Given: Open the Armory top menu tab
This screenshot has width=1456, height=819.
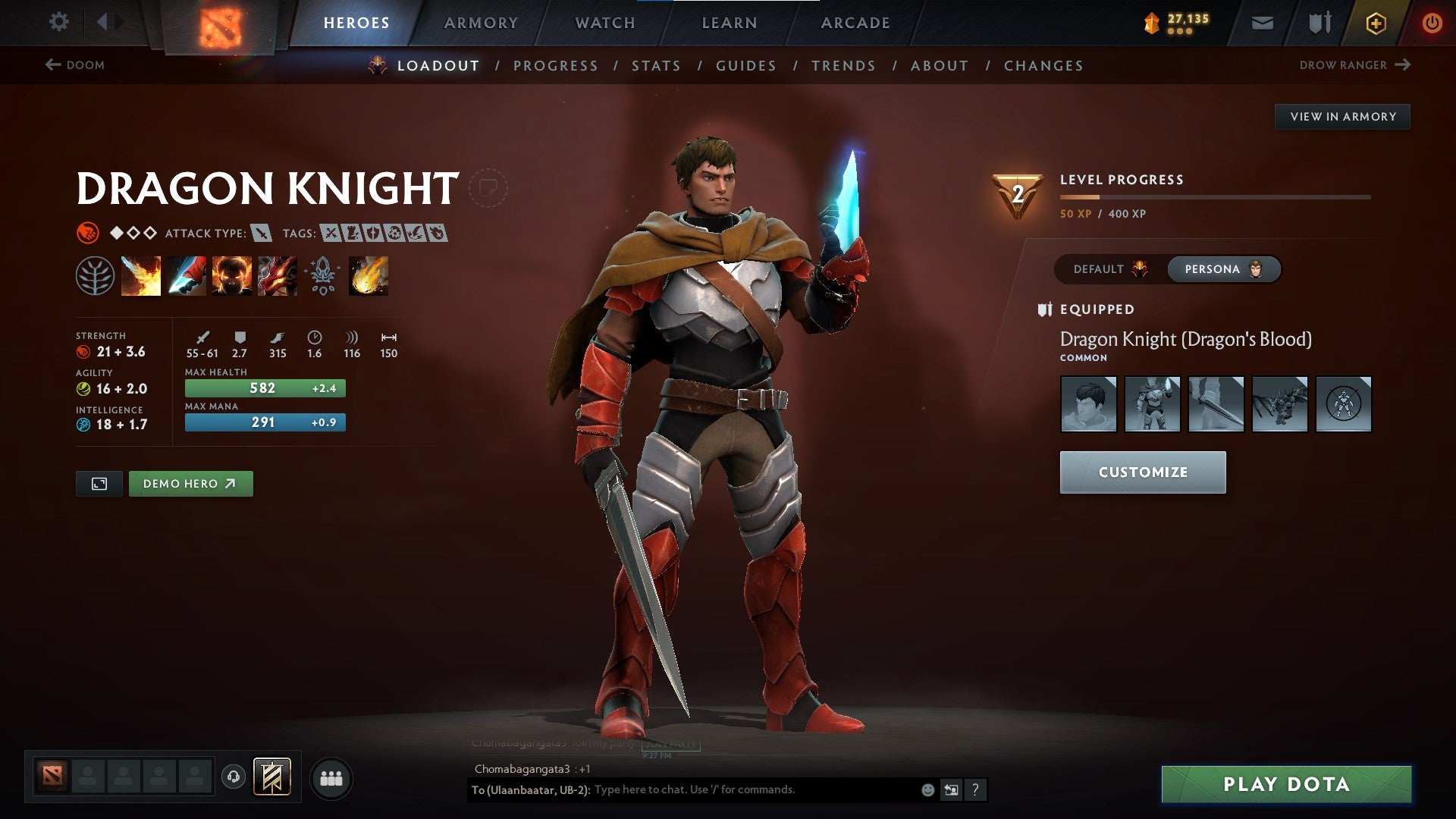Looking at the screenshot, I should pyautogui.click(x=481, y=23).
